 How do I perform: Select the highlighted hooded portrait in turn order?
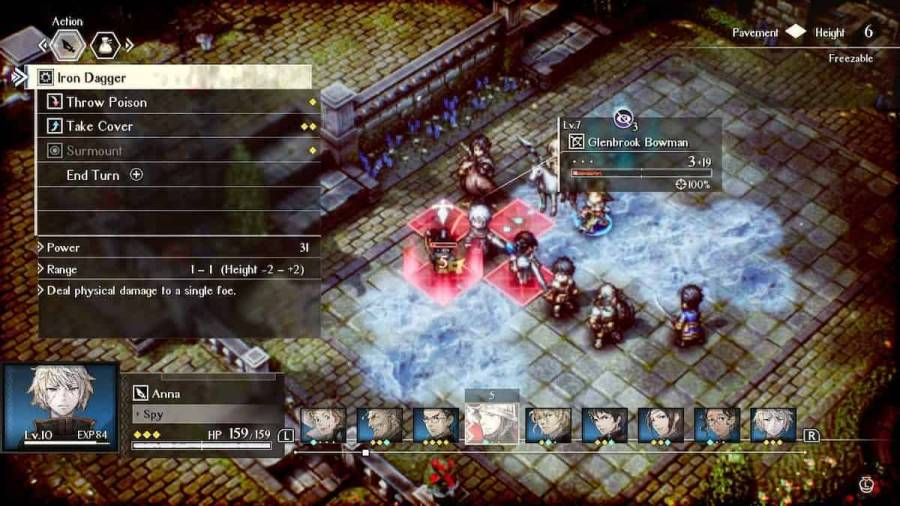click(x=491, y=424)
